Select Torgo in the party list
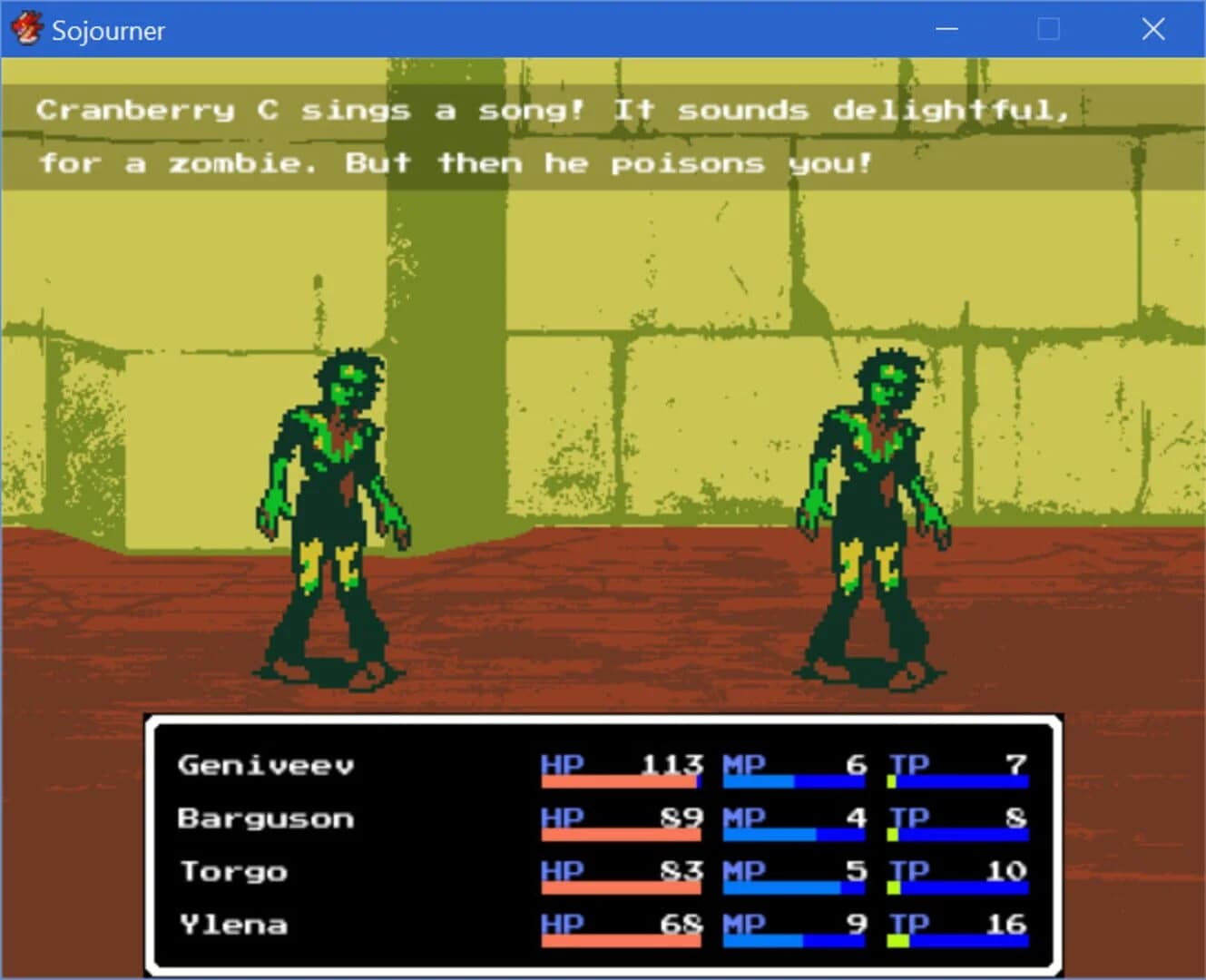 (x=232, y=870)
